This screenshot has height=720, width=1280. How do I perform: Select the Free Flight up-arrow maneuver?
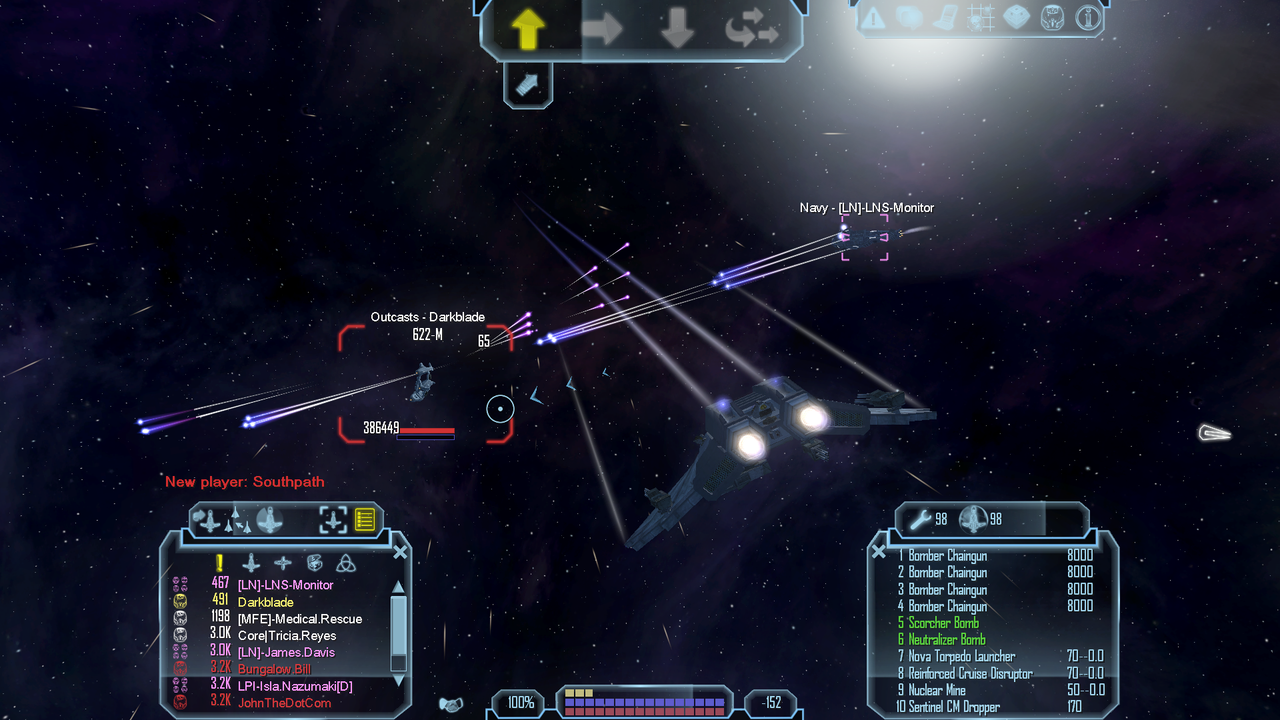pyautogui.click(x=528, y=29)
